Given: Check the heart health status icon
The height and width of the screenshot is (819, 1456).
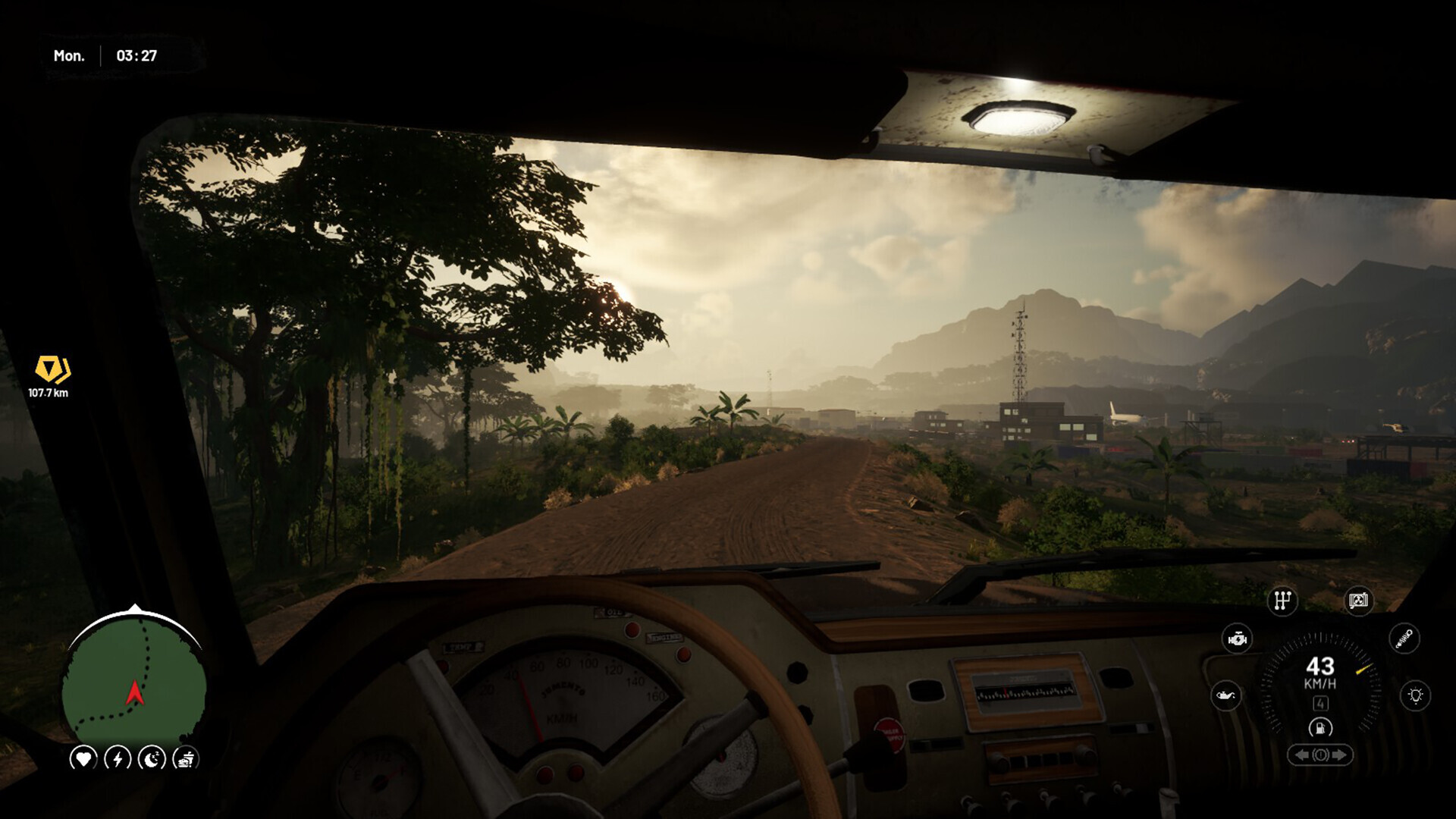Looking at the screenshot, I should (83, 758).
